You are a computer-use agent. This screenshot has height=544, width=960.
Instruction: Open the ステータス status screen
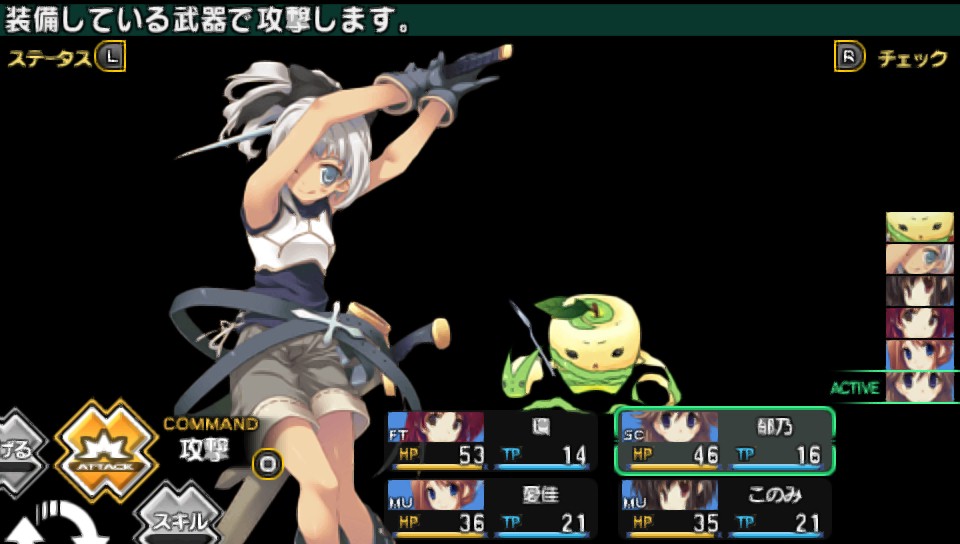click(66, 58)
